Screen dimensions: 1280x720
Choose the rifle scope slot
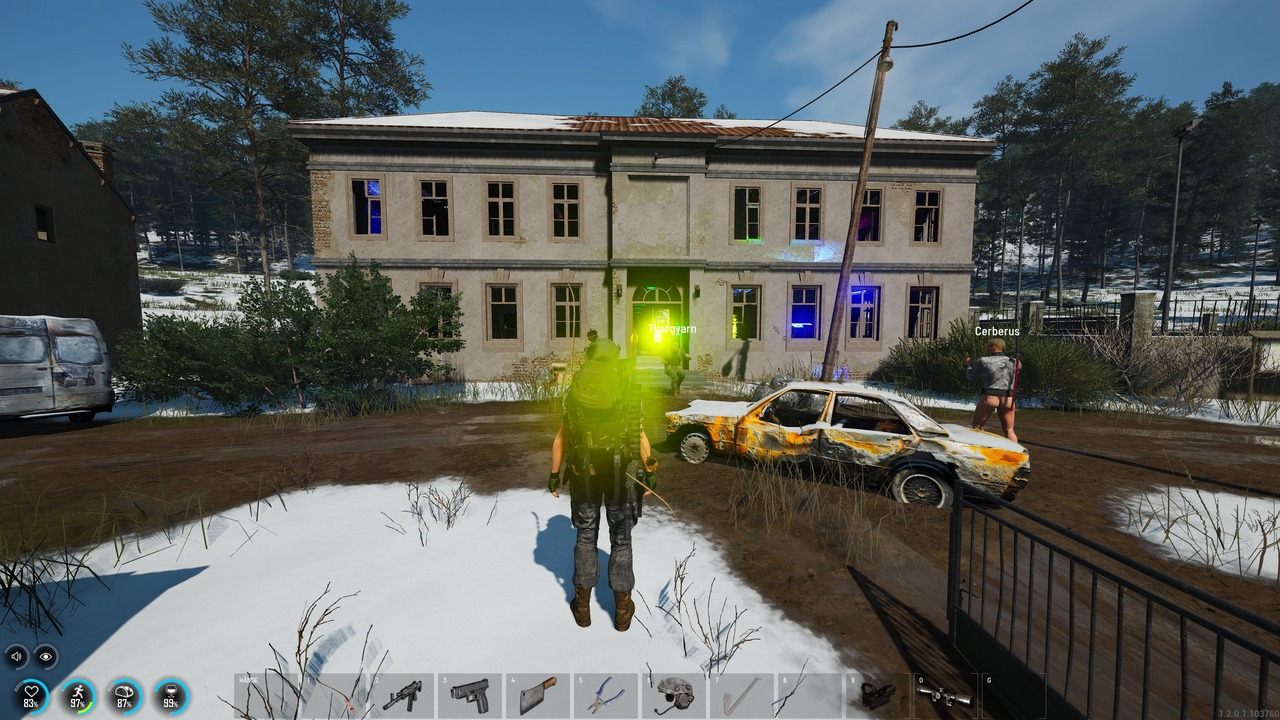(x=945, y=695)
